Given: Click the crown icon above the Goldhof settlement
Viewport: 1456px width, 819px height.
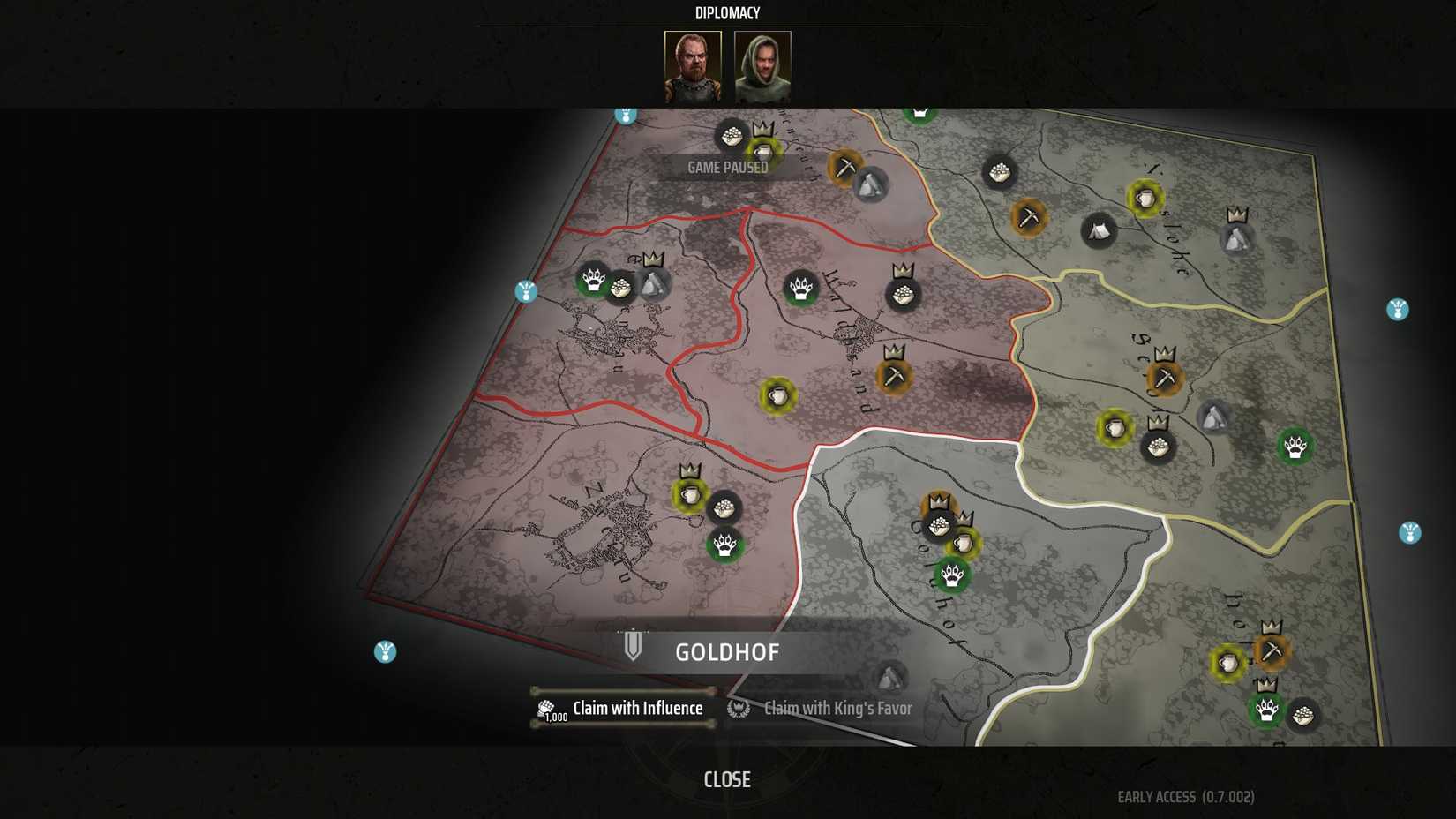Looking at the screenshot, I should [938, 499].
